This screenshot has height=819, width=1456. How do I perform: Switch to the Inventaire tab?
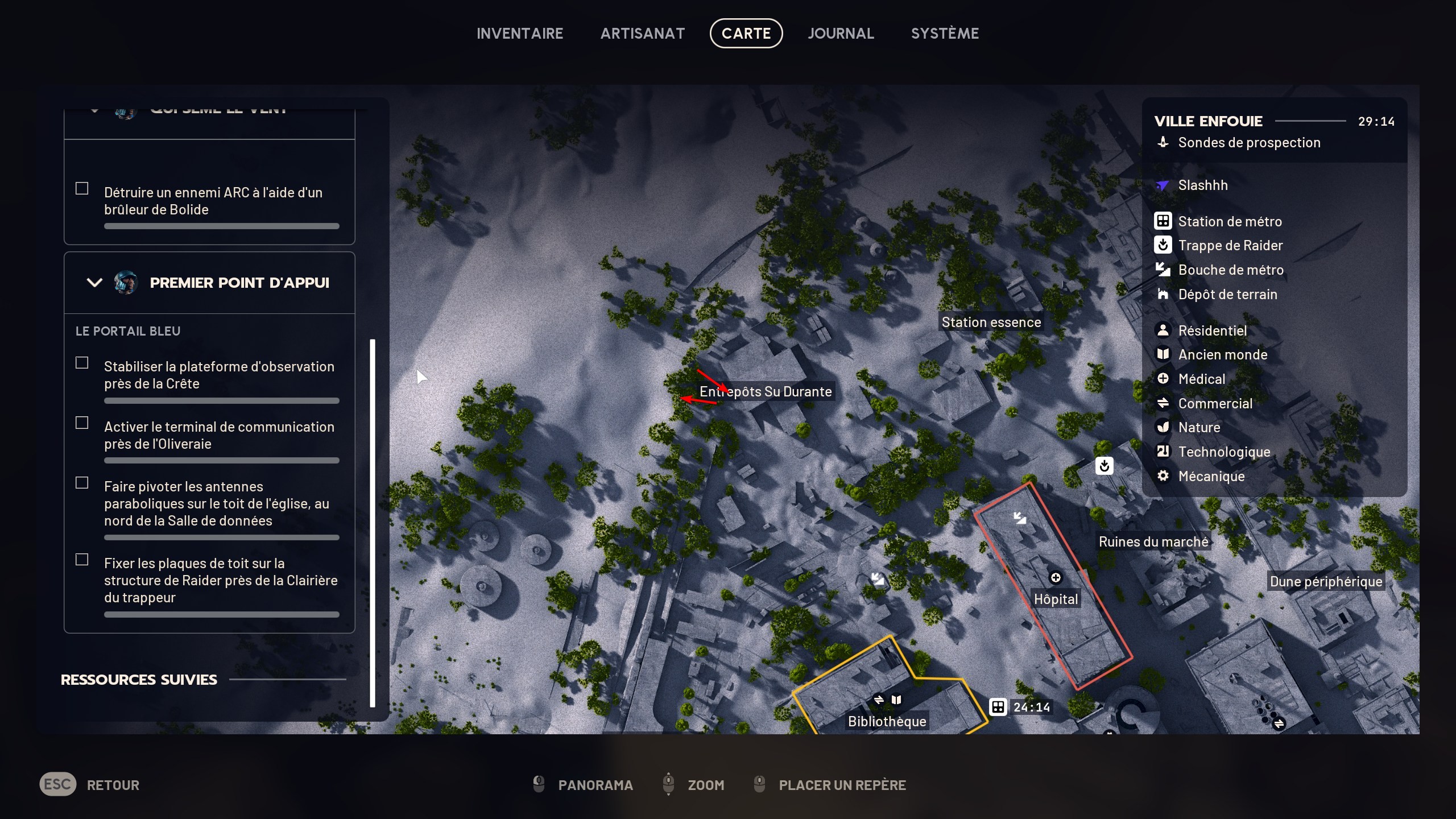[x=519, y=32]
